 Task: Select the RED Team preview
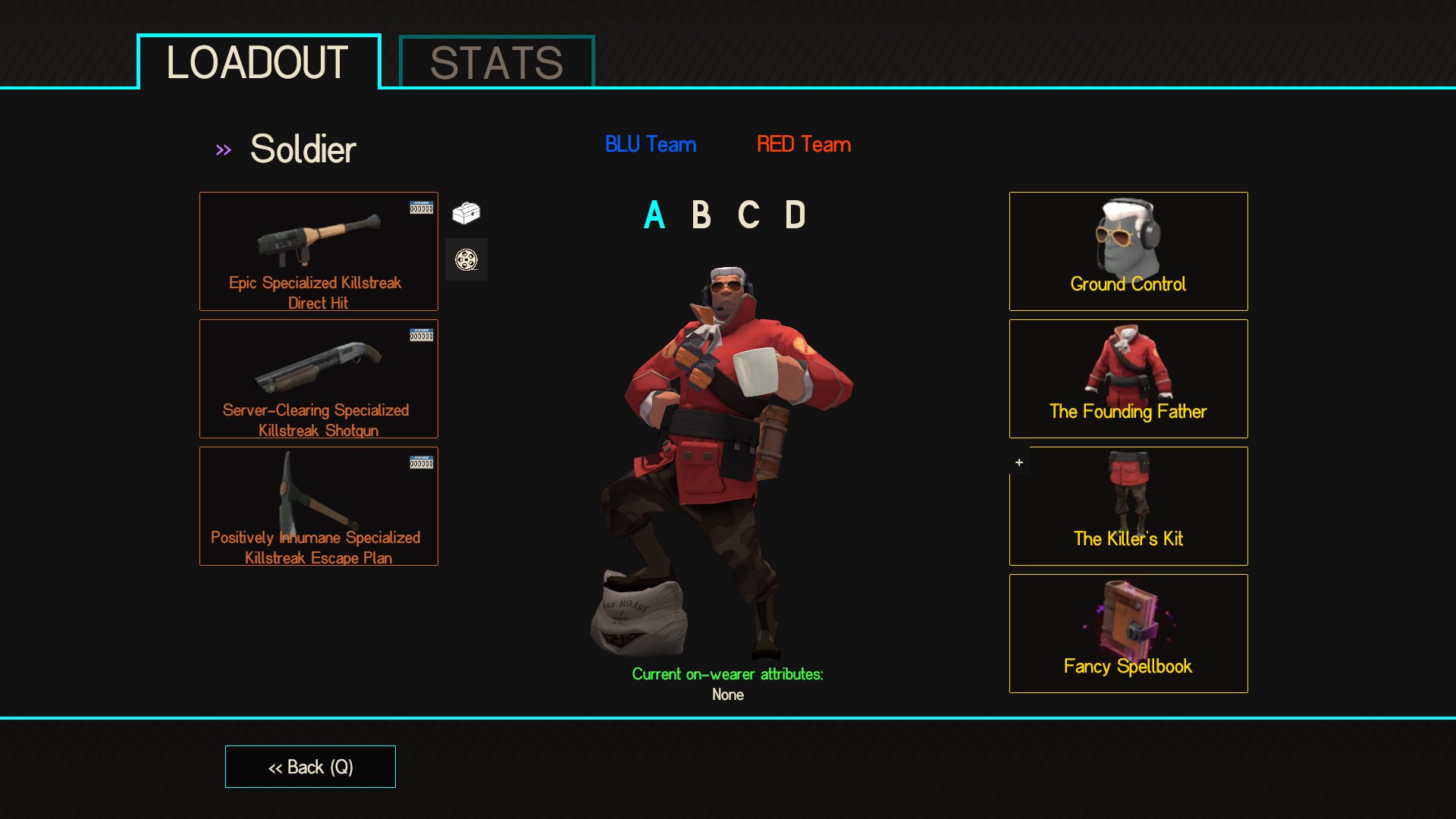point(804,144)
